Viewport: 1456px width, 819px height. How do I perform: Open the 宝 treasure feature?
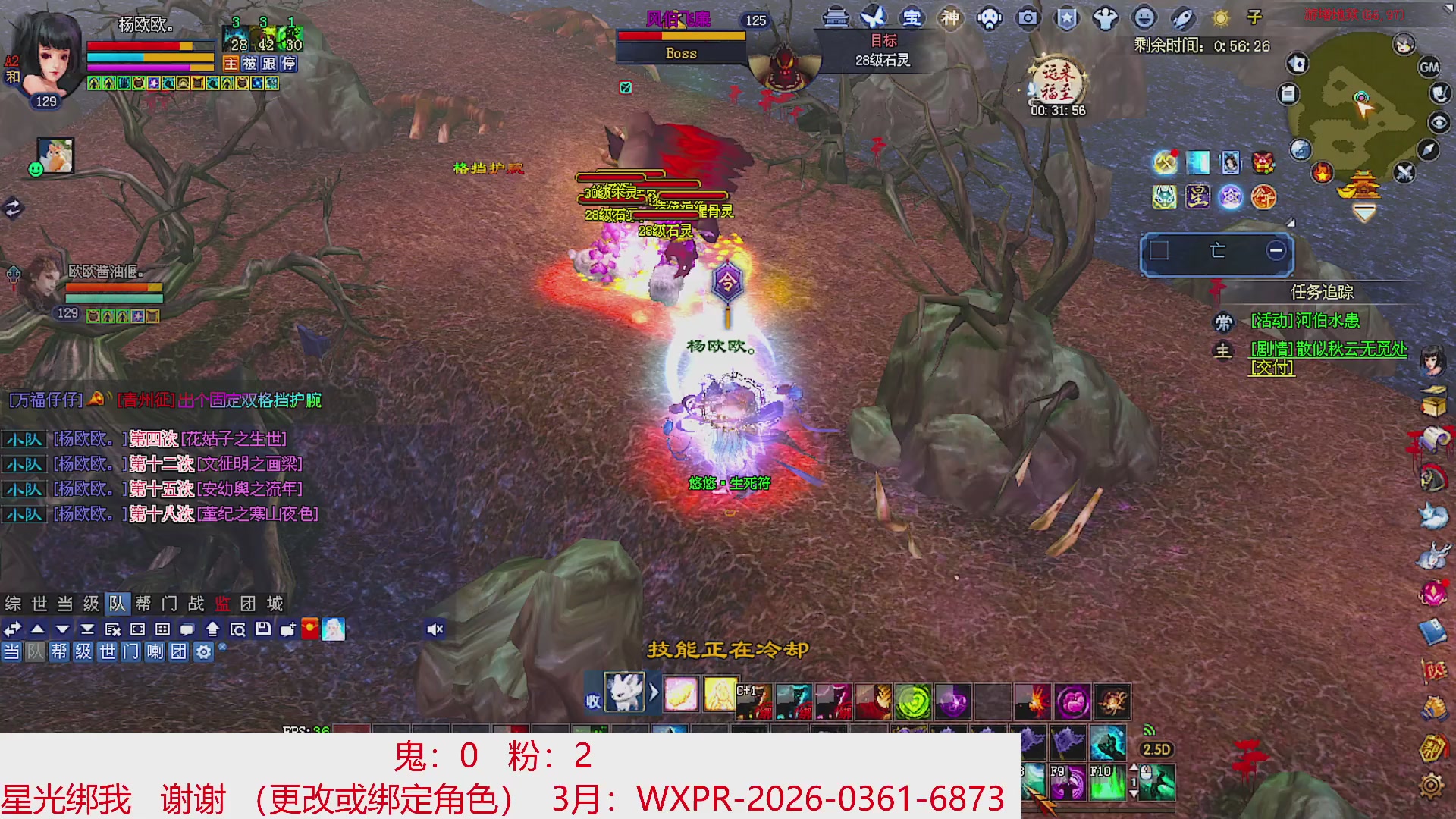[x=913, y=17]
